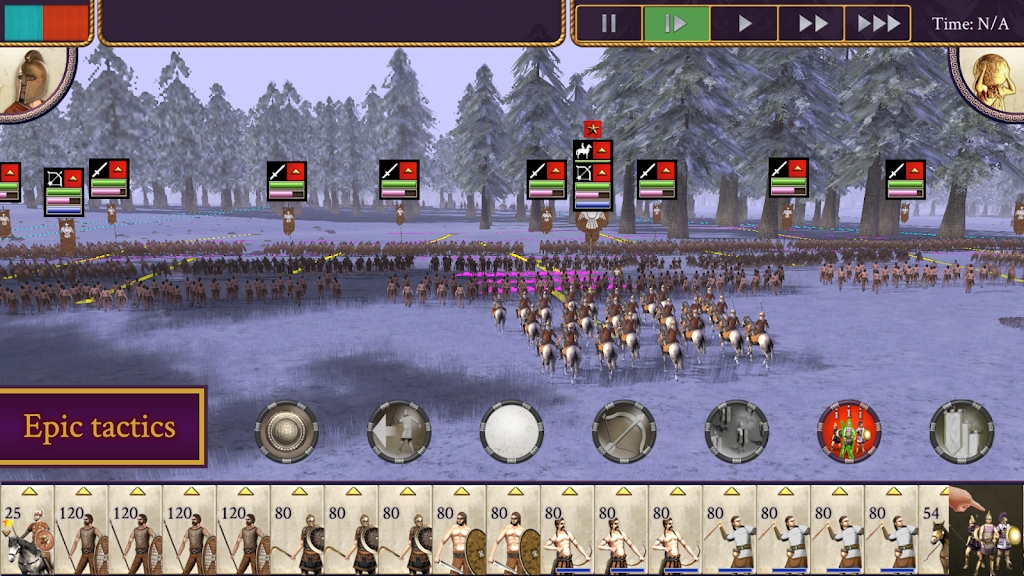Viewport: 1024px width, 576px height.
Task: Set battle to normal play speed
Action: (744, 24)
